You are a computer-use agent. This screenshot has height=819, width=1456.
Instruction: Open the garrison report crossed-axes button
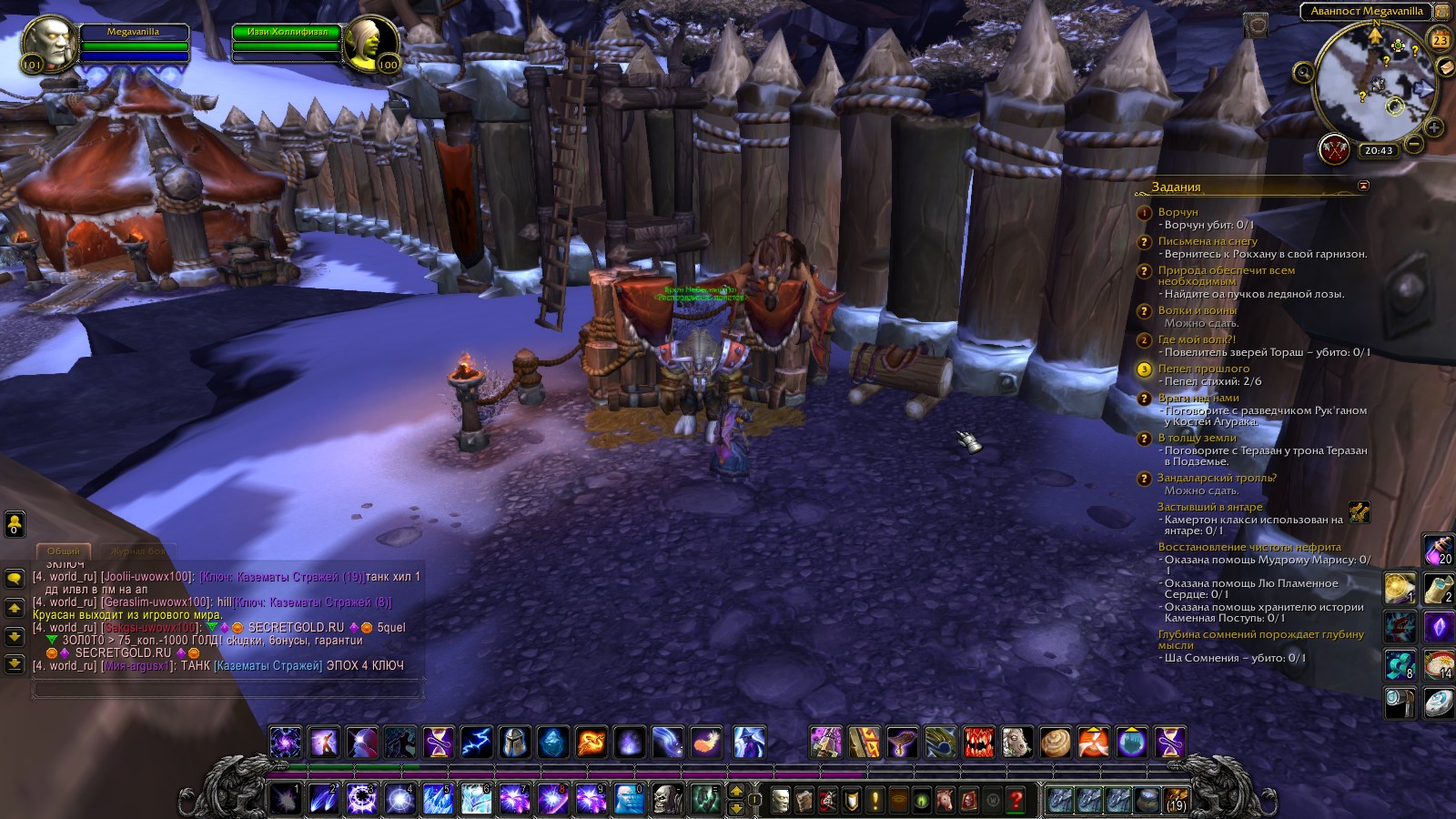click(x=1335, y=150)
